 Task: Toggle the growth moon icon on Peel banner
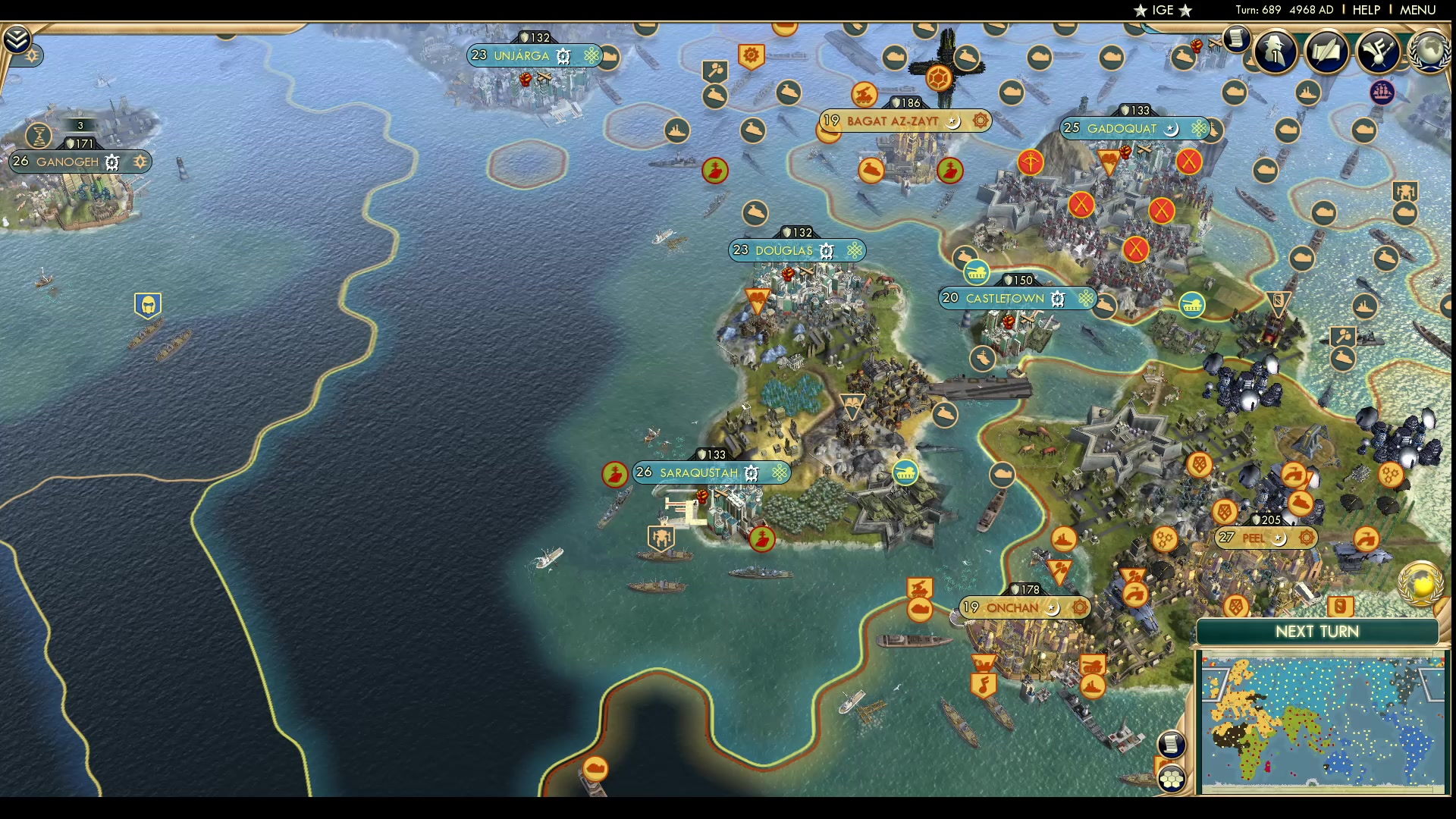1280,538
